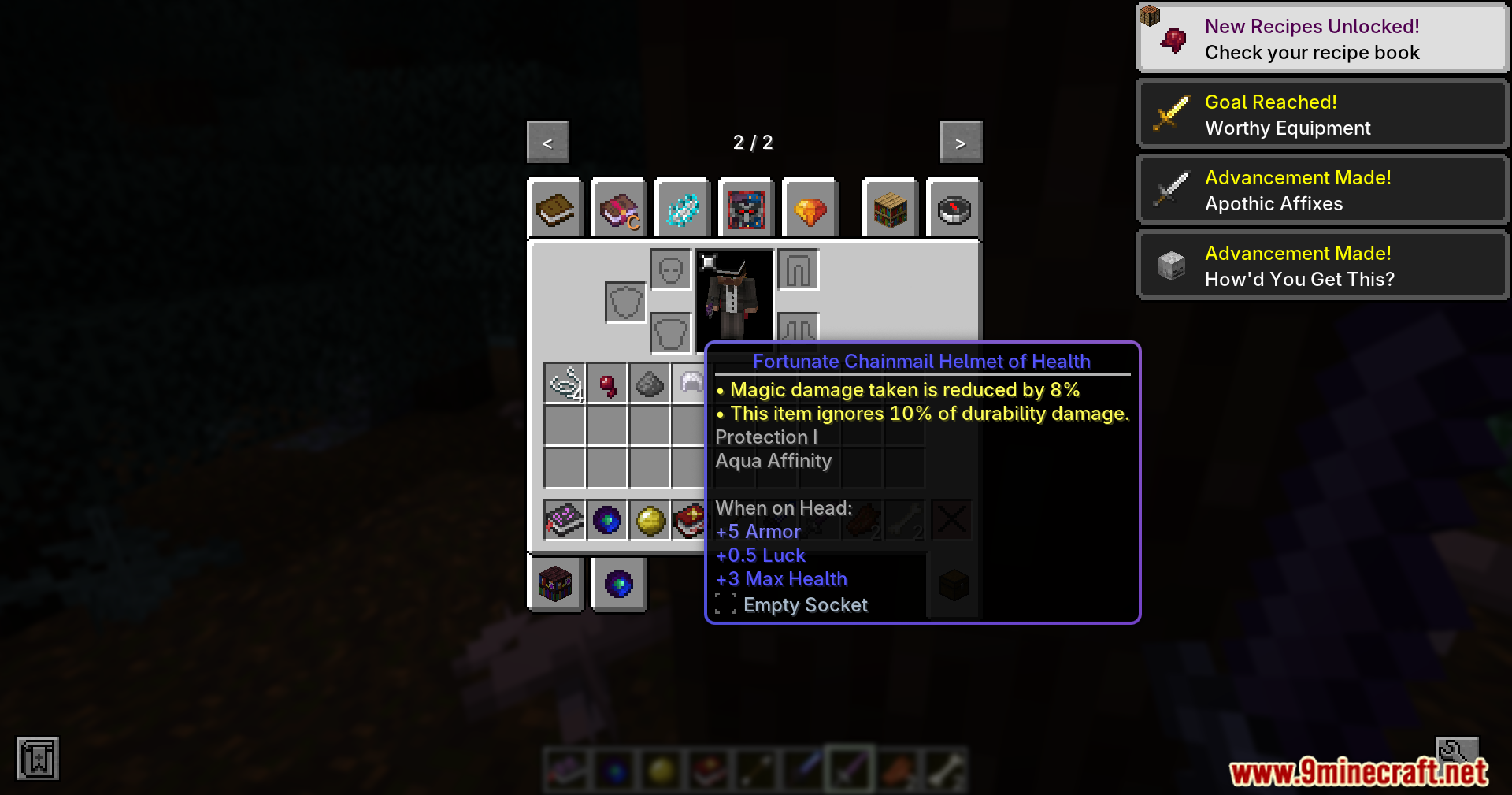This screenshot has height=795, width=1512.
Task: Select the gold ball in the inventory
Action: pos(649,519)
